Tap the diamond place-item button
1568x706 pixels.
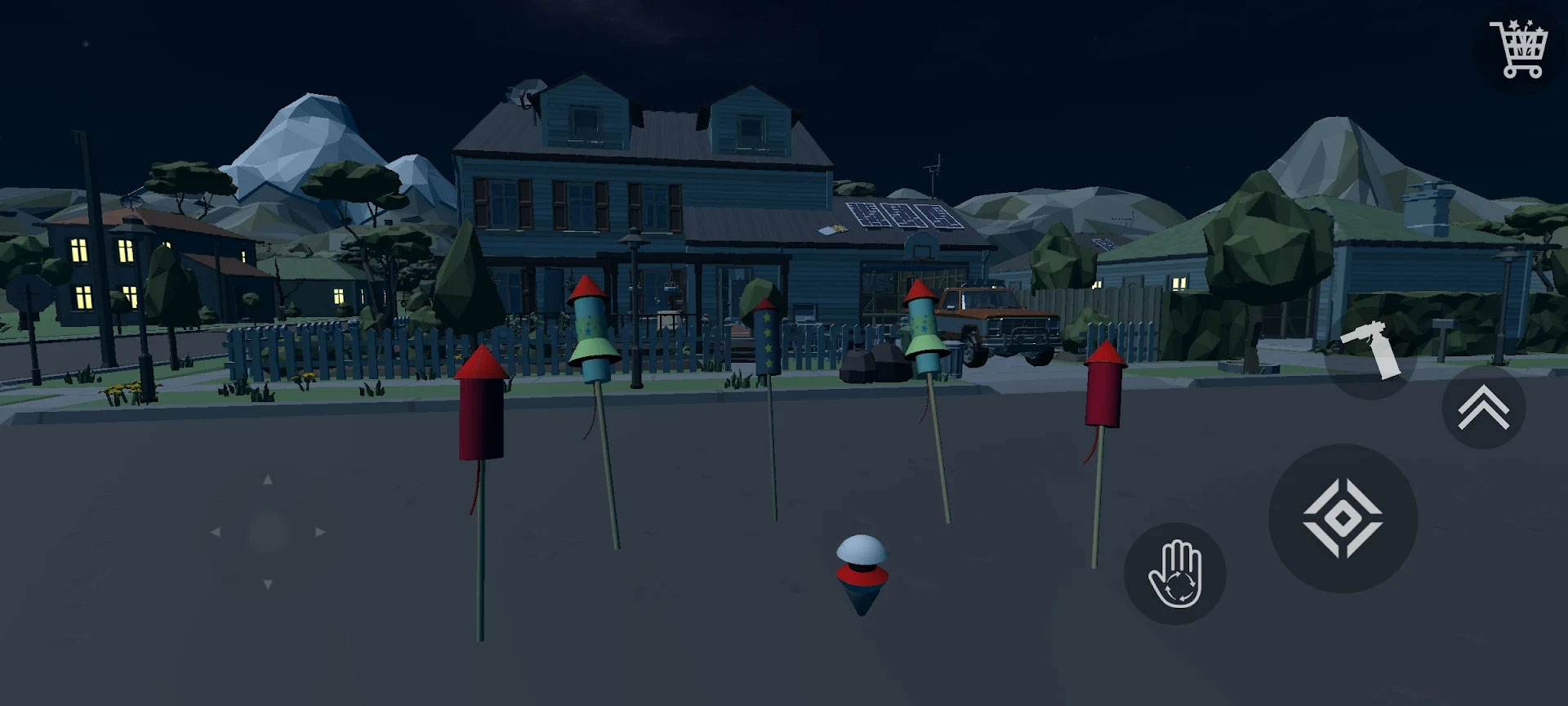(x=1343, y=519)
